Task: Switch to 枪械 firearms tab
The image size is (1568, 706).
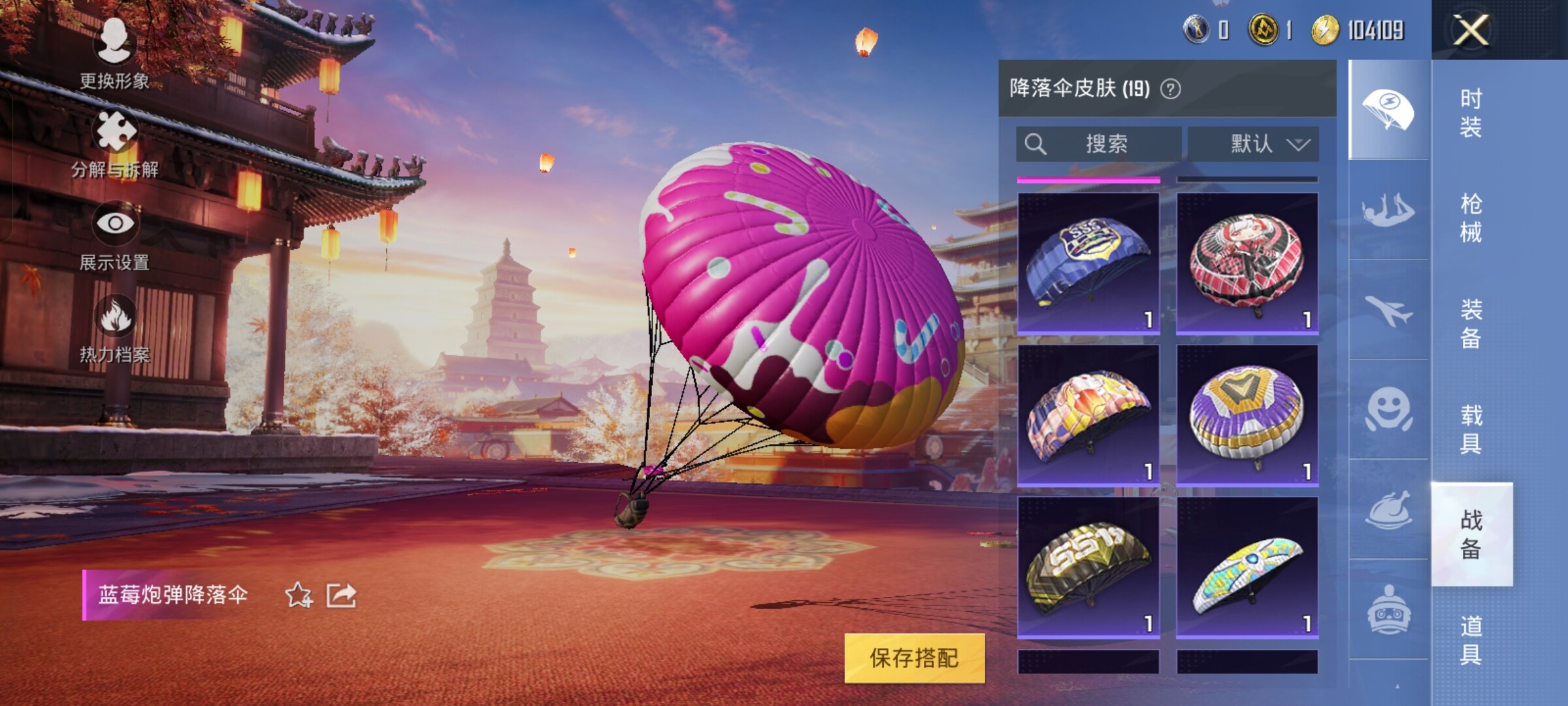Action: 1471,218
